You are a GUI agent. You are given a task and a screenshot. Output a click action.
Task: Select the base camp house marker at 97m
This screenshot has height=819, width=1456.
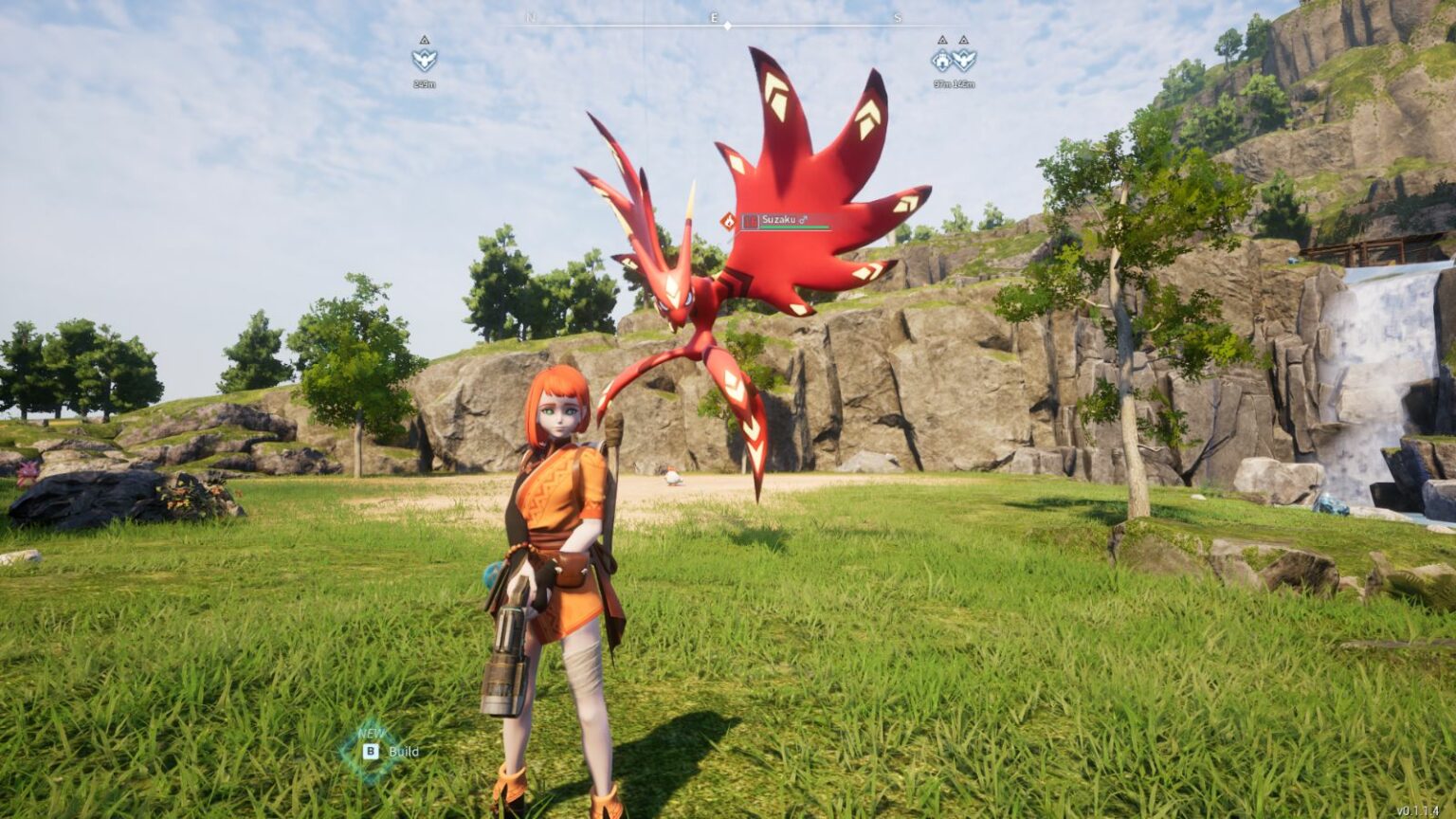click(x=941, y=61)
